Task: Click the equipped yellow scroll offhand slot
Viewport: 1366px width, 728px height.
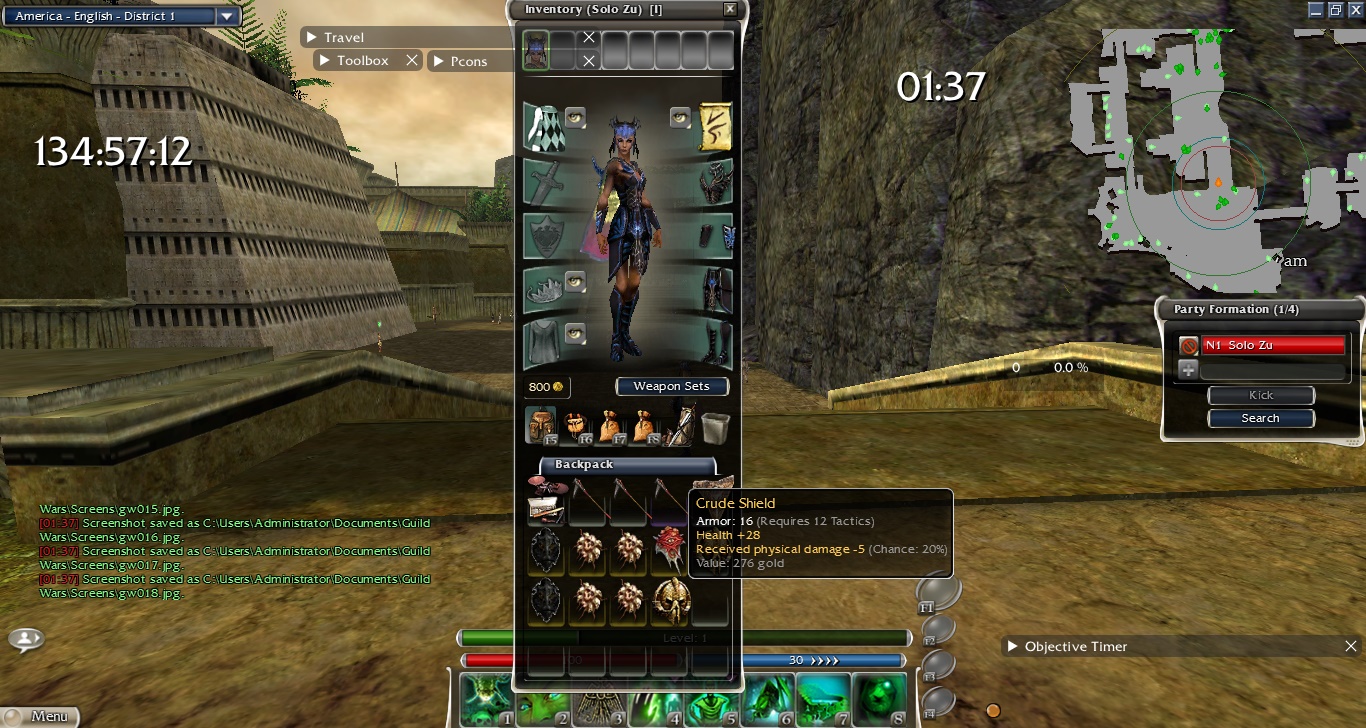Action: (715, 127)
